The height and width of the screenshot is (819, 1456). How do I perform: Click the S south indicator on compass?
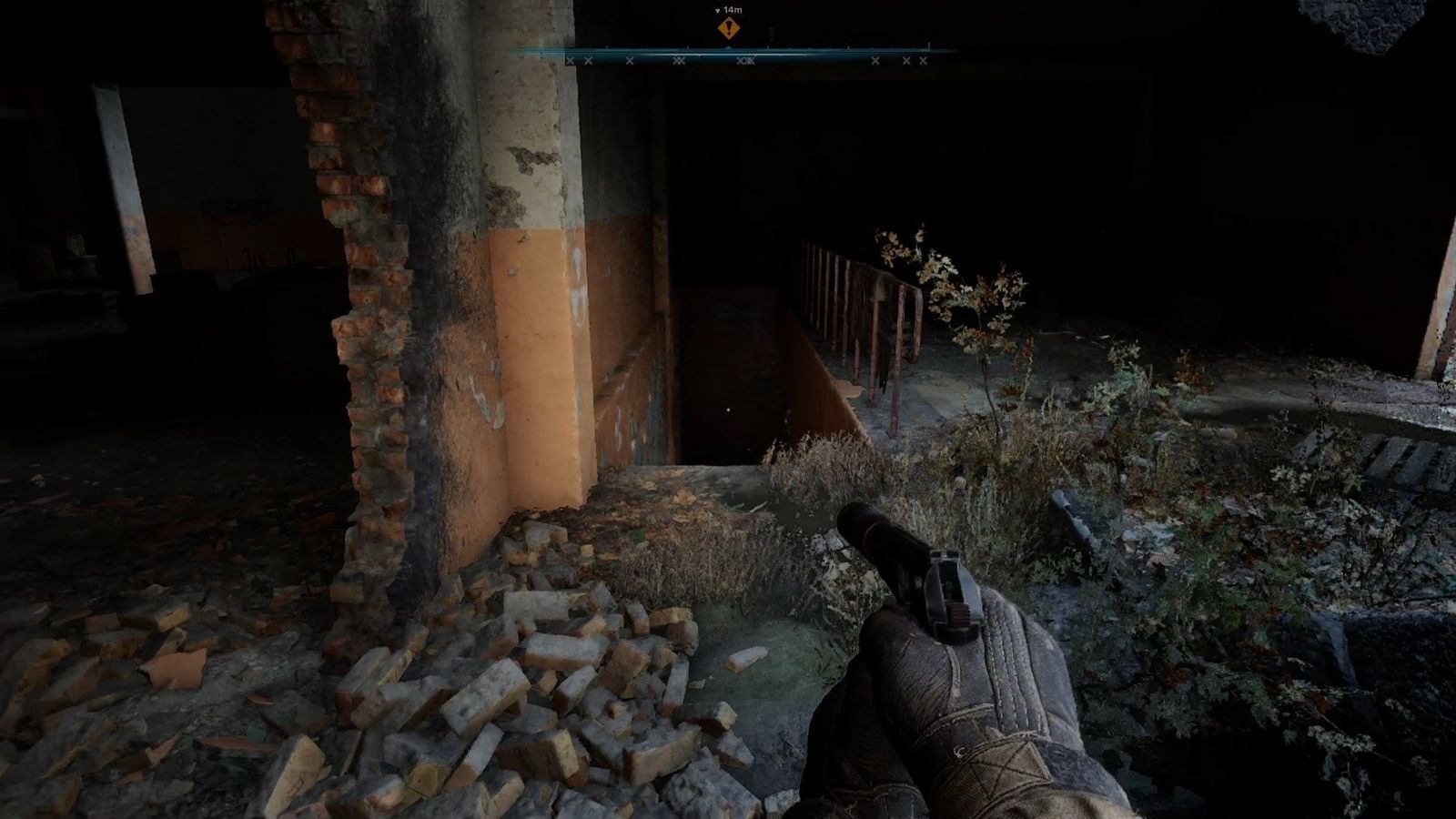pos(770,30)
